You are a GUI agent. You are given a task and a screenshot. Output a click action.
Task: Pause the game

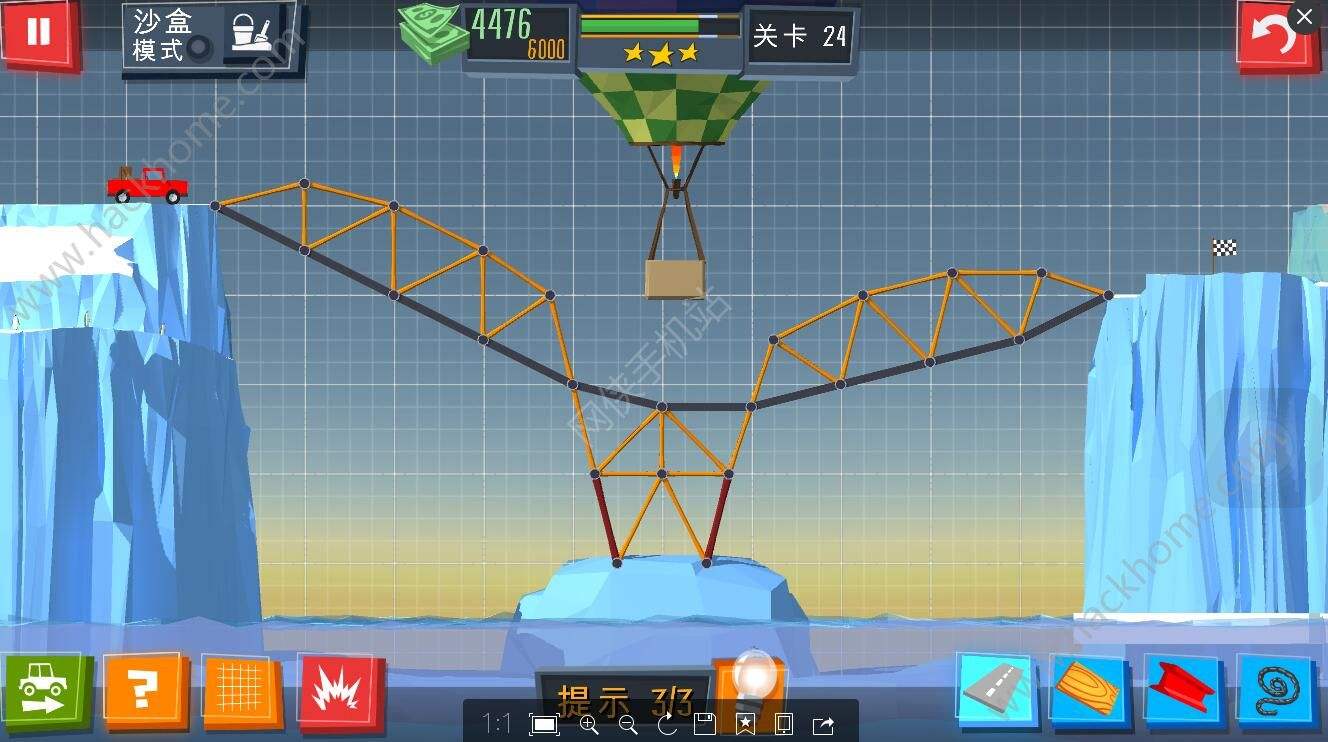(40, 34)
